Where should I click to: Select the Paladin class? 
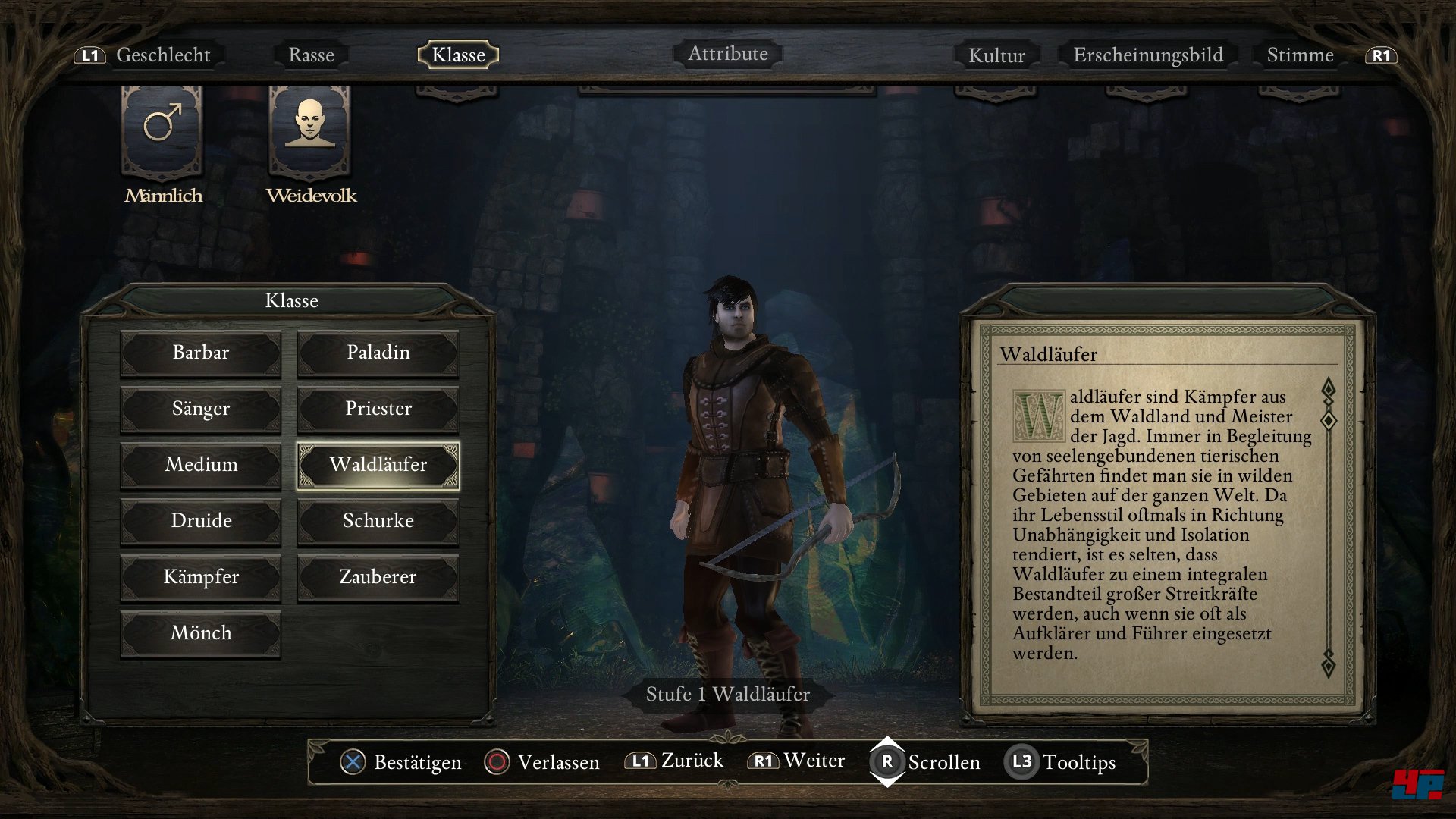click(x=378, y=353)
